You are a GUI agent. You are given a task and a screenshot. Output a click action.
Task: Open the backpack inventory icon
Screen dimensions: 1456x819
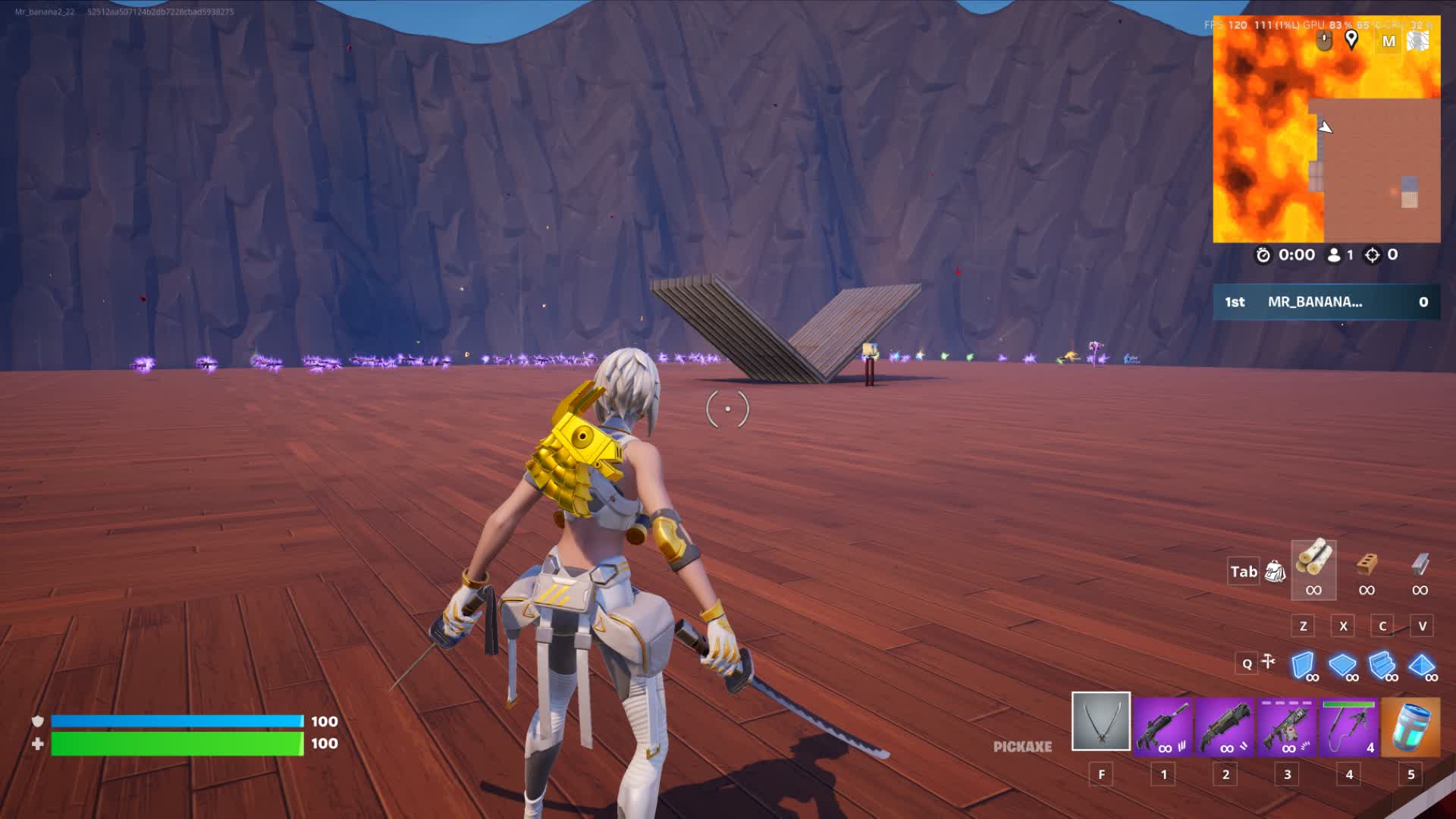[1276, 572]
